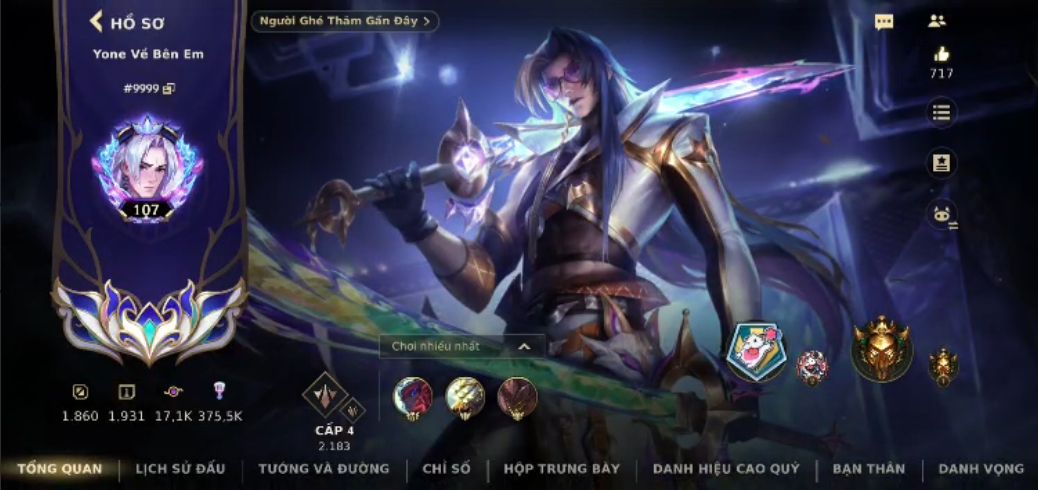
Task: View the Danh Vọng tab
Action: 981,468
